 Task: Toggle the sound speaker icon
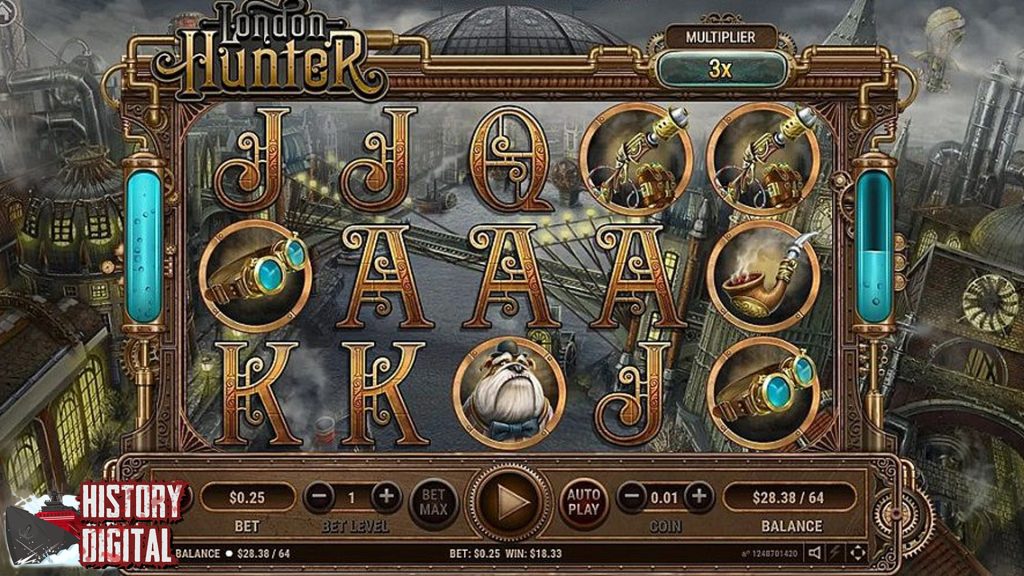pos(815,552)
